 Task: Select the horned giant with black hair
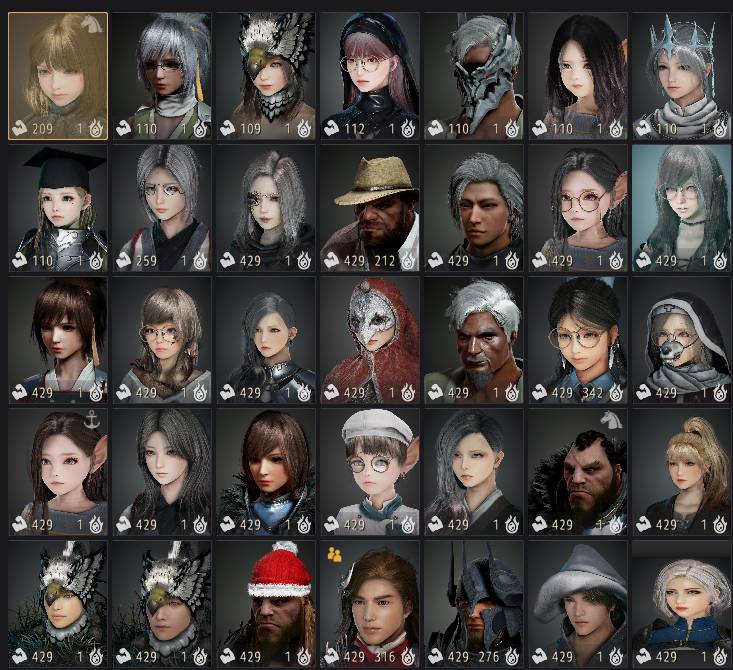578,472
